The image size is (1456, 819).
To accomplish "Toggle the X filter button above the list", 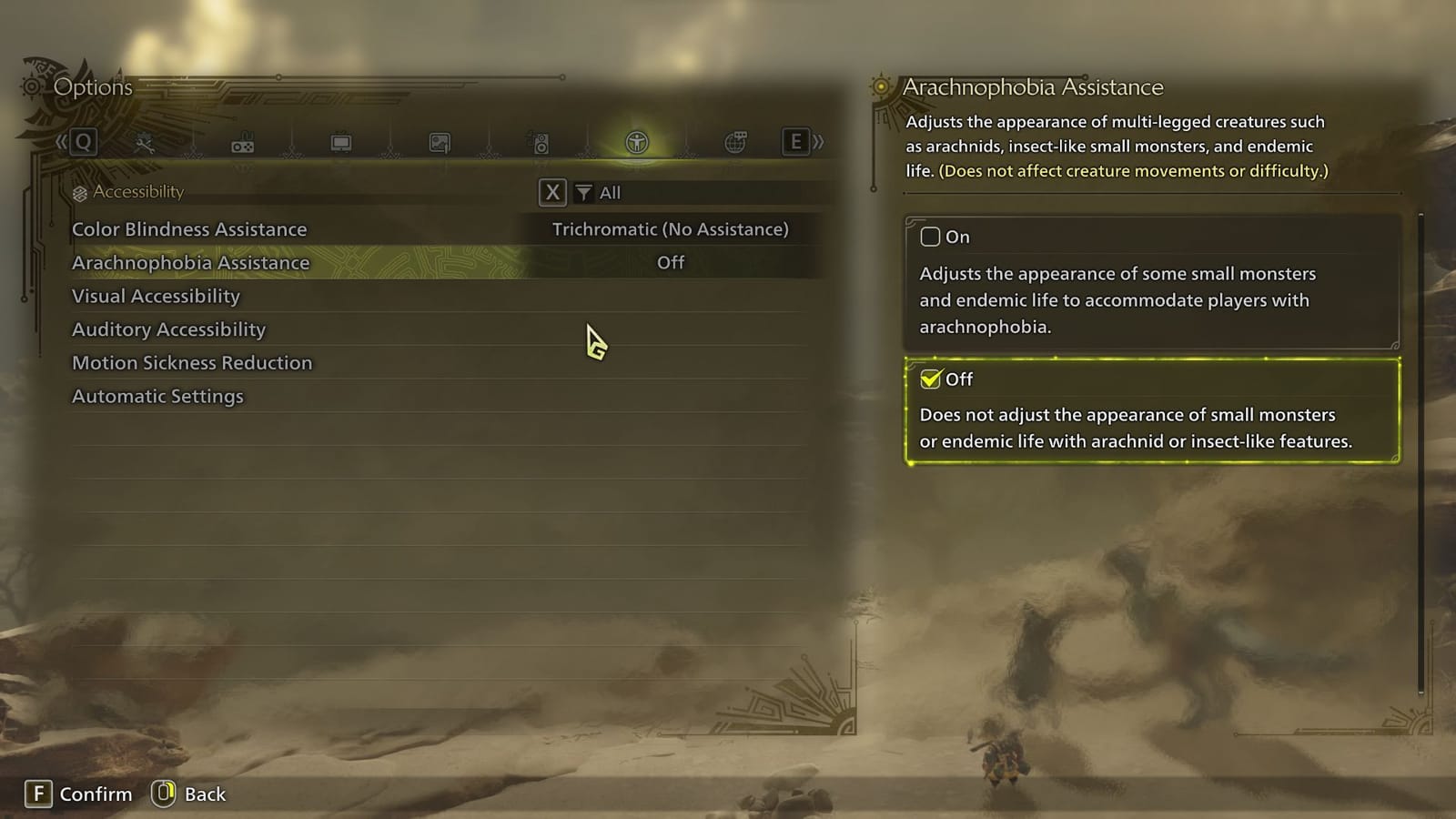I will point(551,192).
